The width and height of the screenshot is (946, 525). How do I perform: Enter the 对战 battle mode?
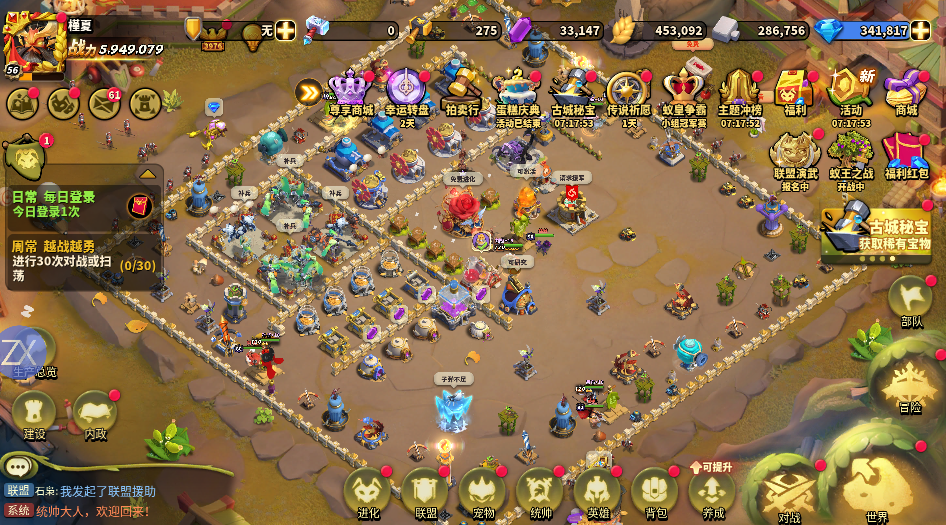pos(790,492)
